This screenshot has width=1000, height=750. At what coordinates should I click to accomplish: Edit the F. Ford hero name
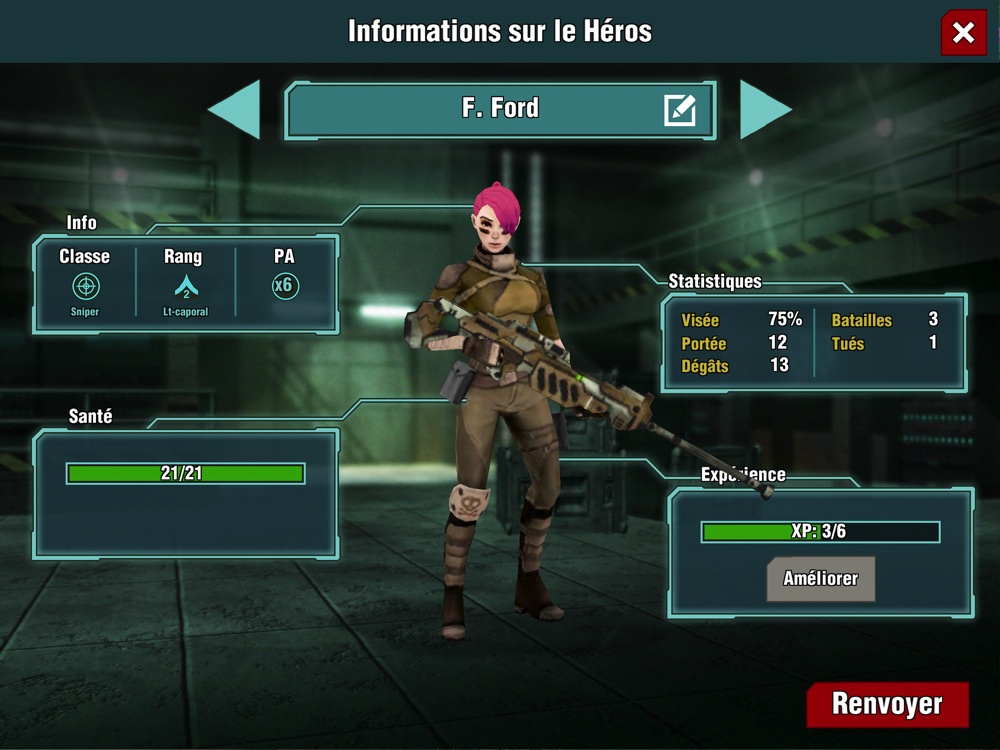[680, 109]
